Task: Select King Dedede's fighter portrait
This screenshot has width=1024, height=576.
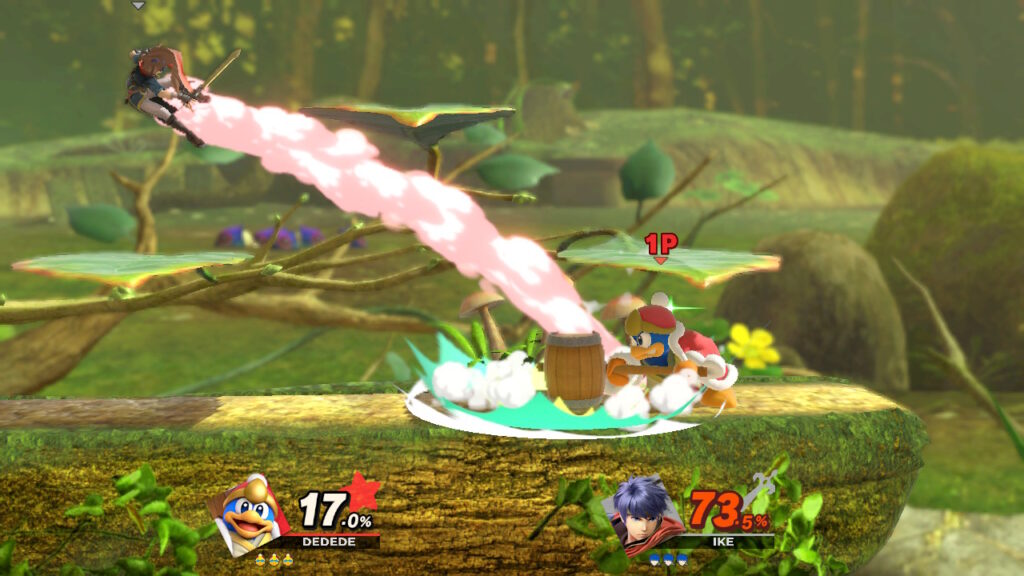Action: pos(249,513)
